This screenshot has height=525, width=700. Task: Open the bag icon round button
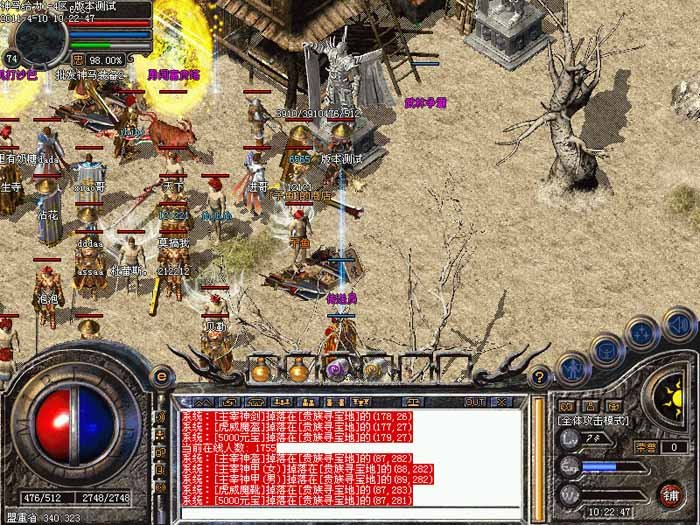(608, 350)
